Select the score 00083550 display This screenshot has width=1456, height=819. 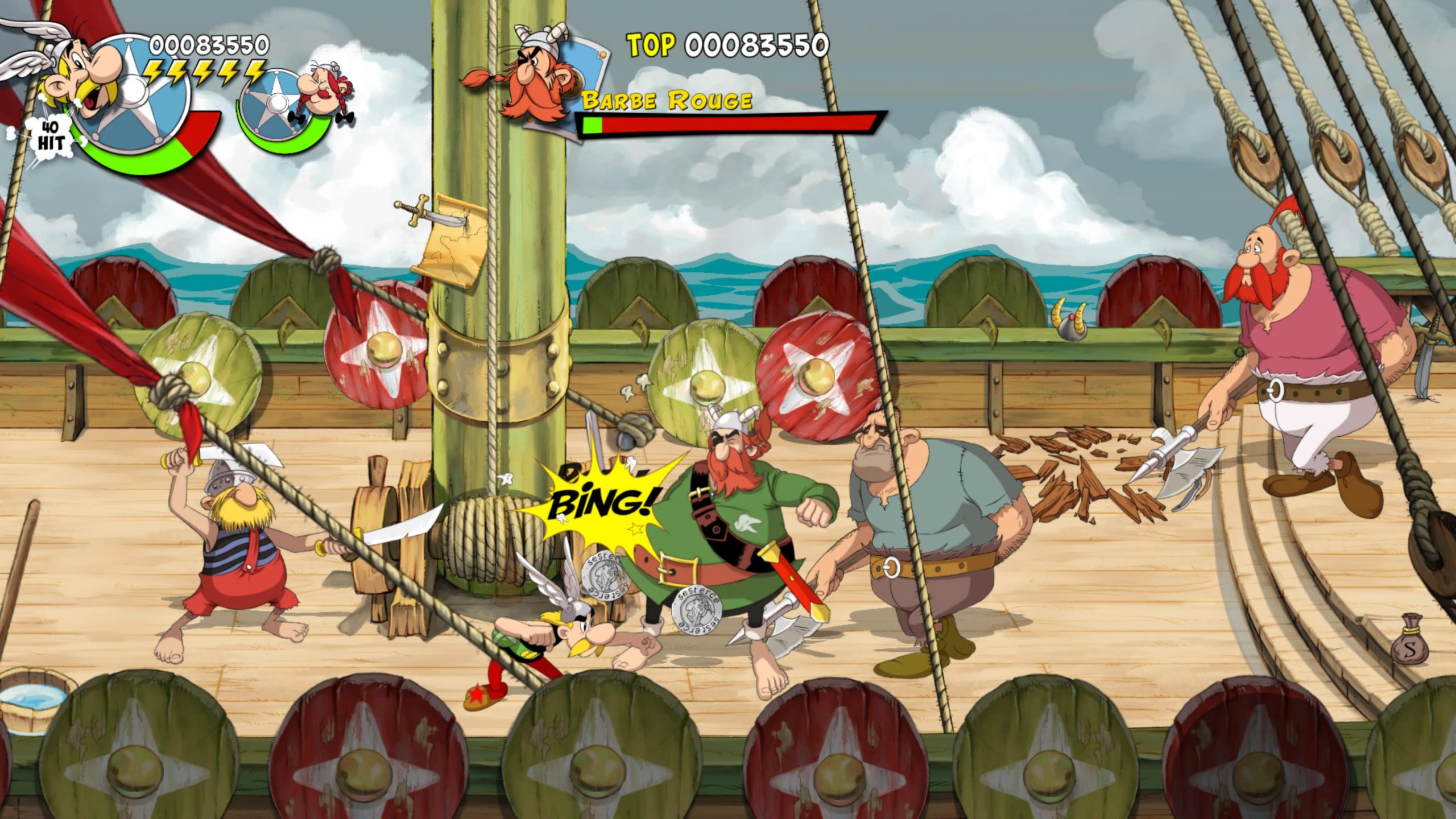208,44
